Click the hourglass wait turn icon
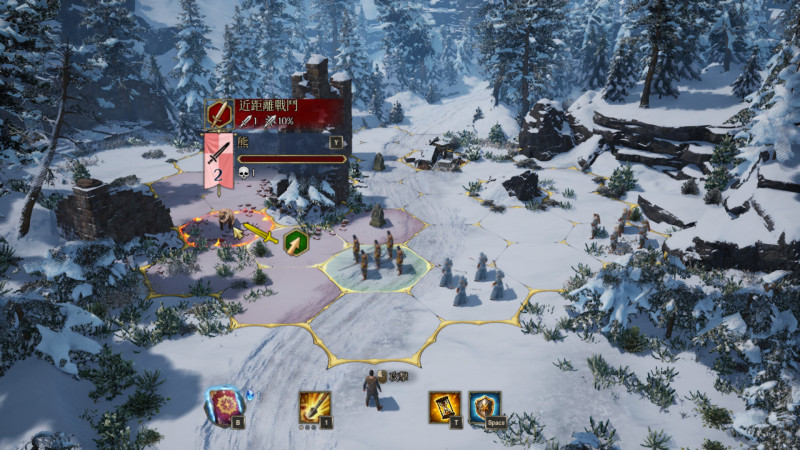Image resolution: width=800 pixels, height=450 pixels. pos(444,405)
